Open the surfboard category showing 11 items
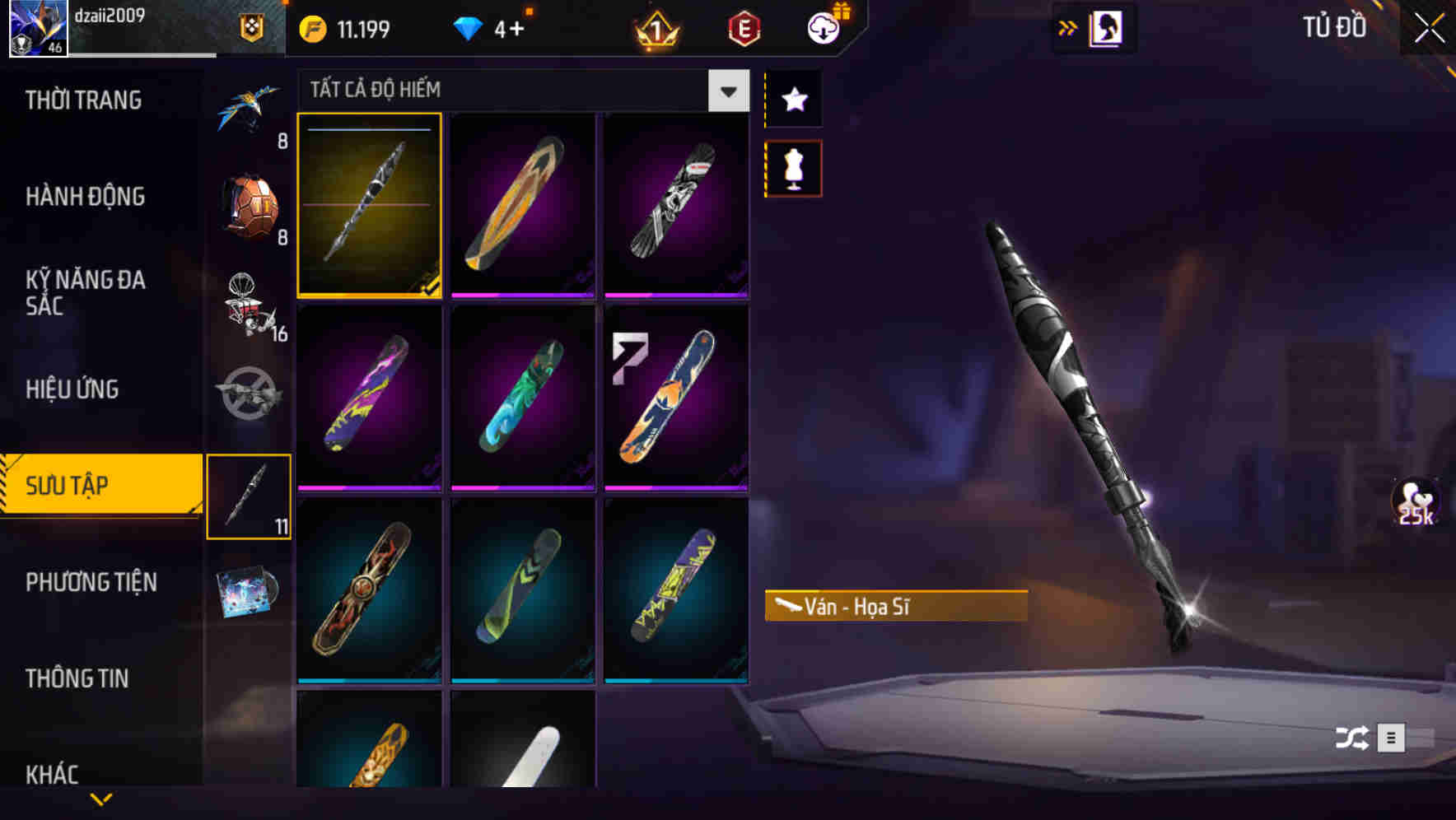 (x=250, y=494)
